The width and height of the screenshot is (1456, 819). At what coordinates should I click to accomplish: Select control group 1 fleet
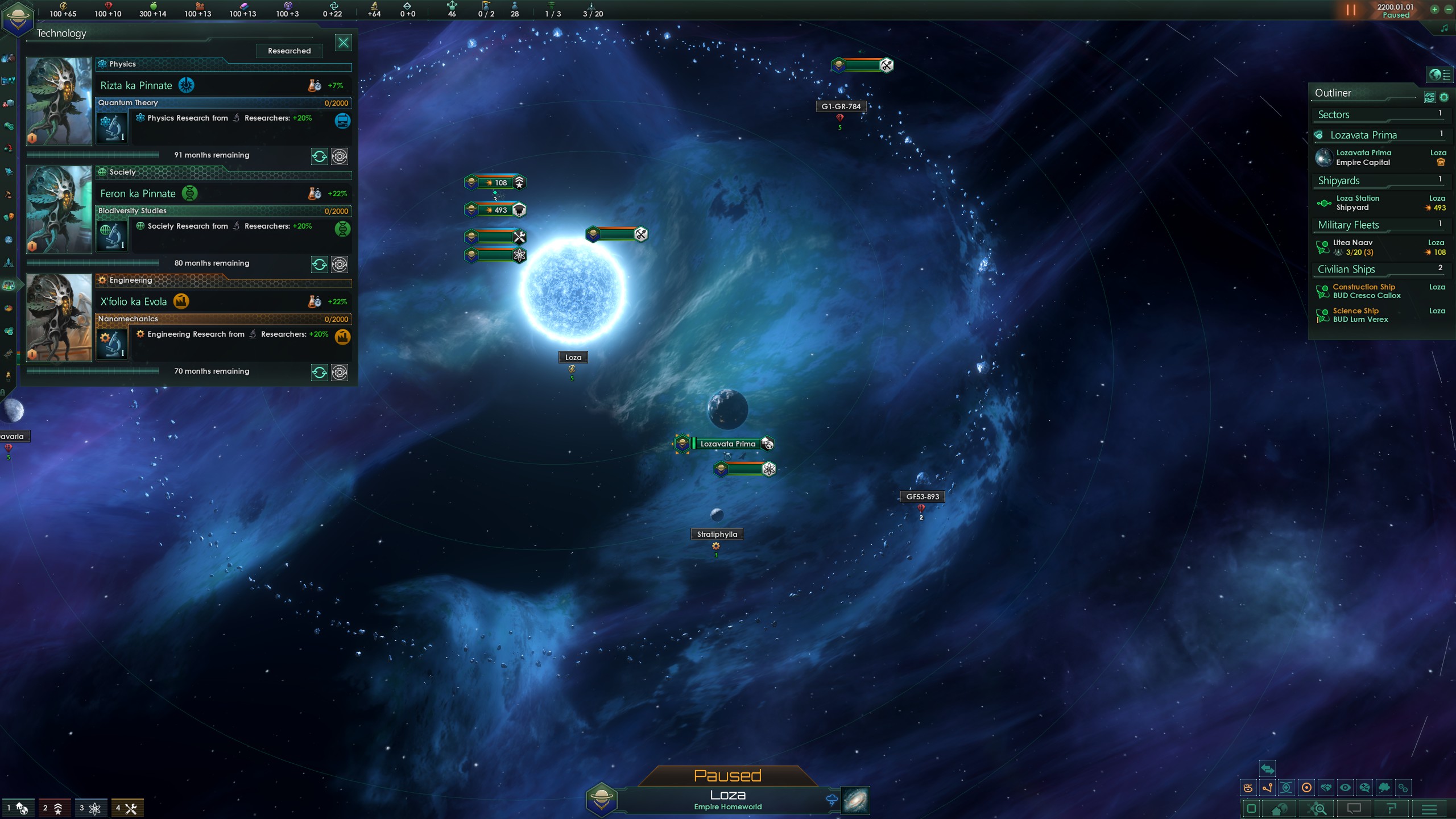[17, 808]
